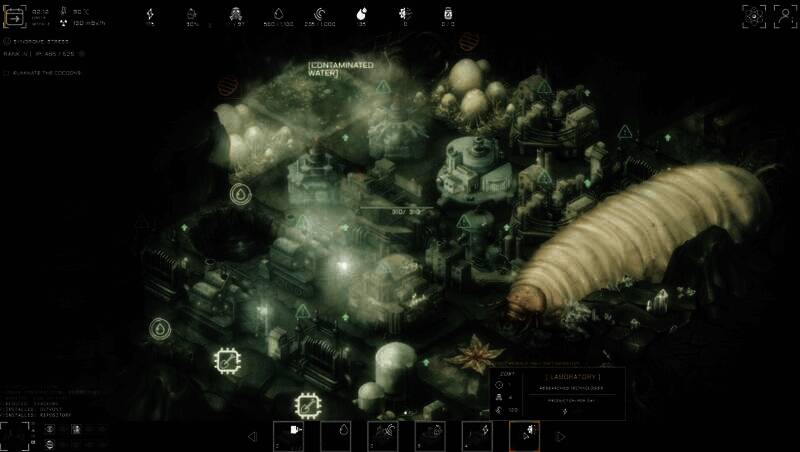This screenshot has height=452, width=800.
Task: Click the upper water drop map marker
Action: point(240,194)
